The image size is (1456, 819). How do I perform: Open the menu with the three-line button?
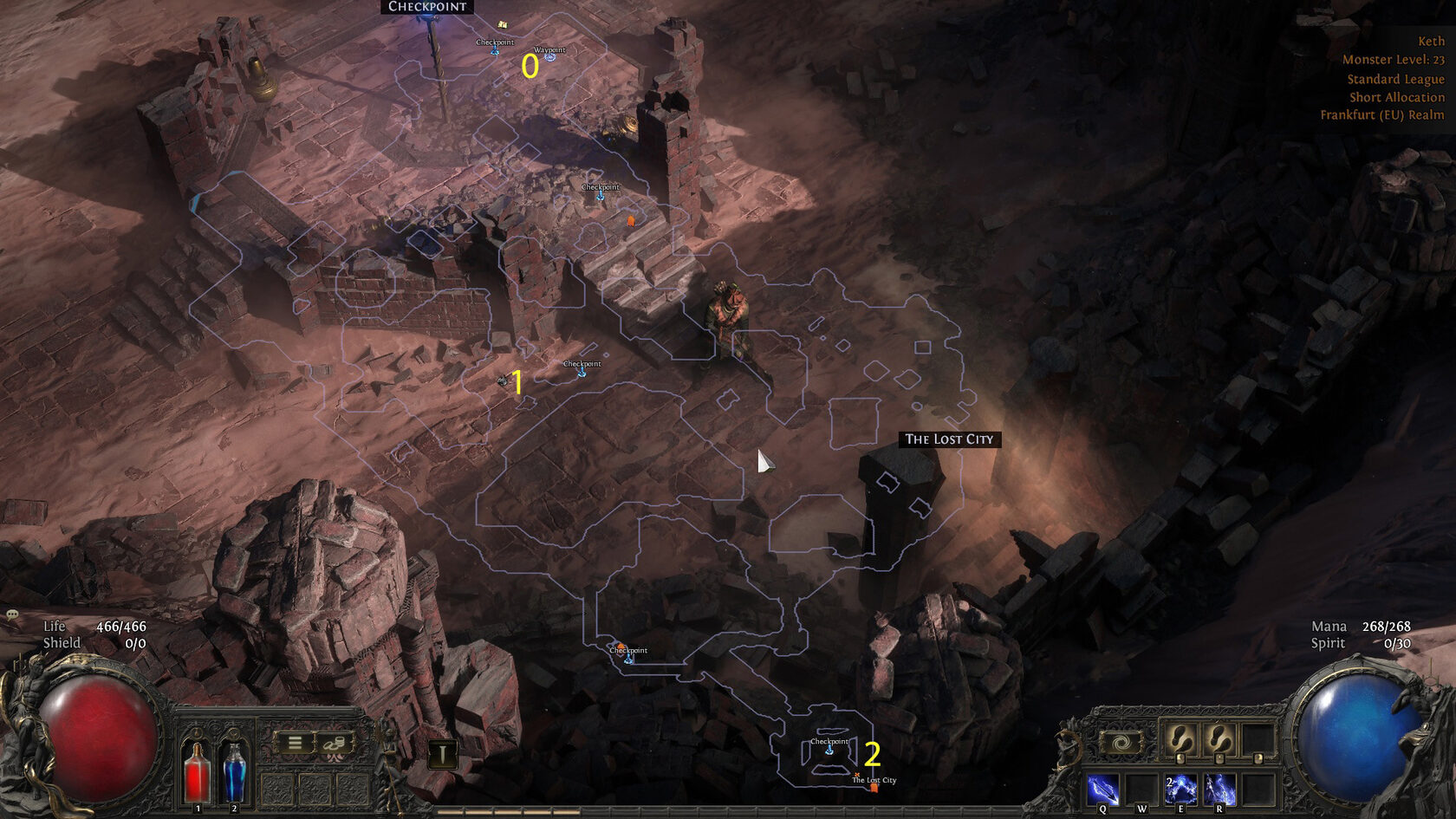click(295, 743)
